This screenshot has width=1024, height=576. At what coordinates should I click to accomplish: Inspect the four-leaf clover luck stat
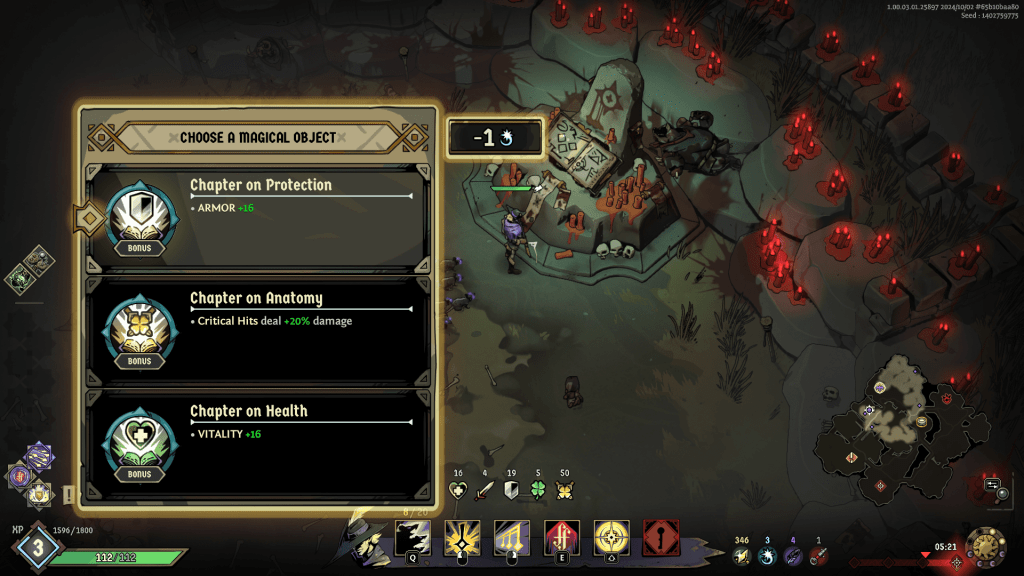538,491
